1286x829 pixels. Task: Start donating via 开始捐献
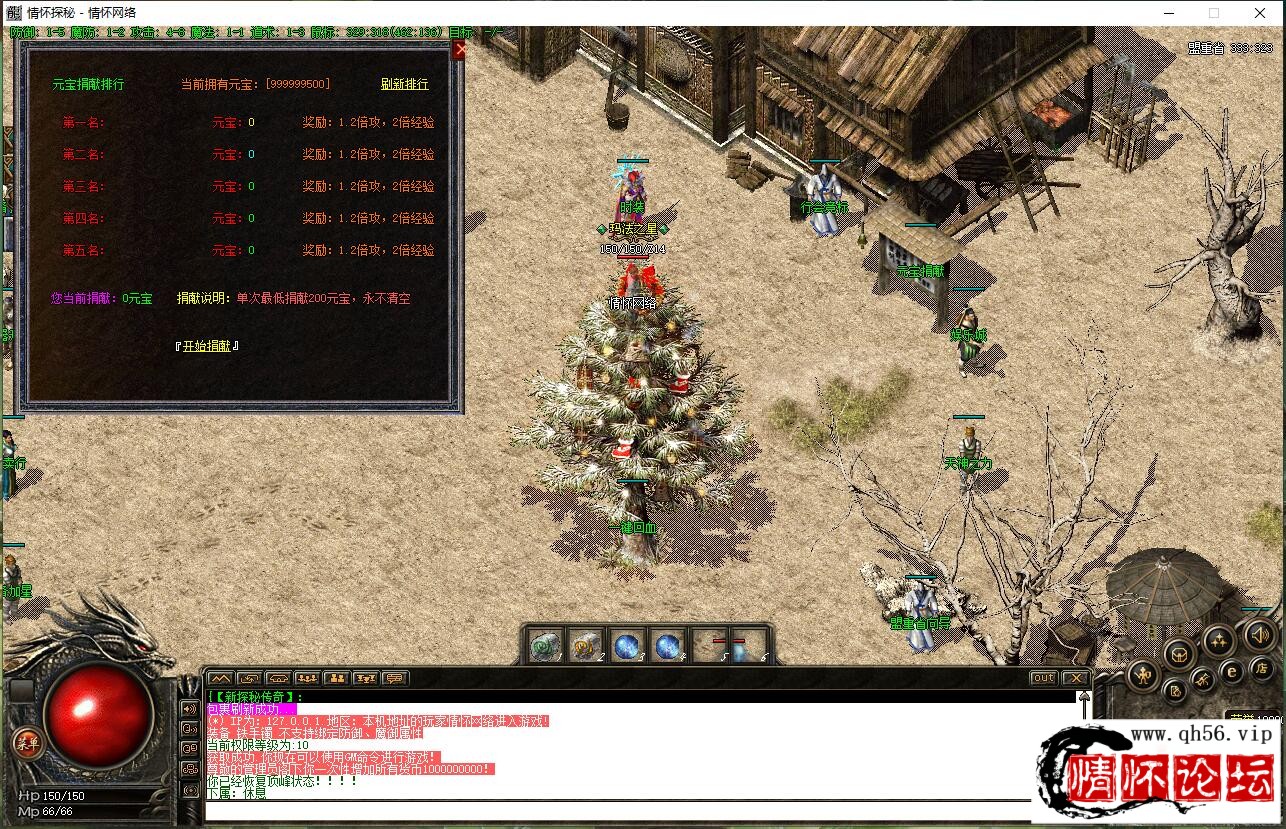pyautogui.click(x=208, y=346)
